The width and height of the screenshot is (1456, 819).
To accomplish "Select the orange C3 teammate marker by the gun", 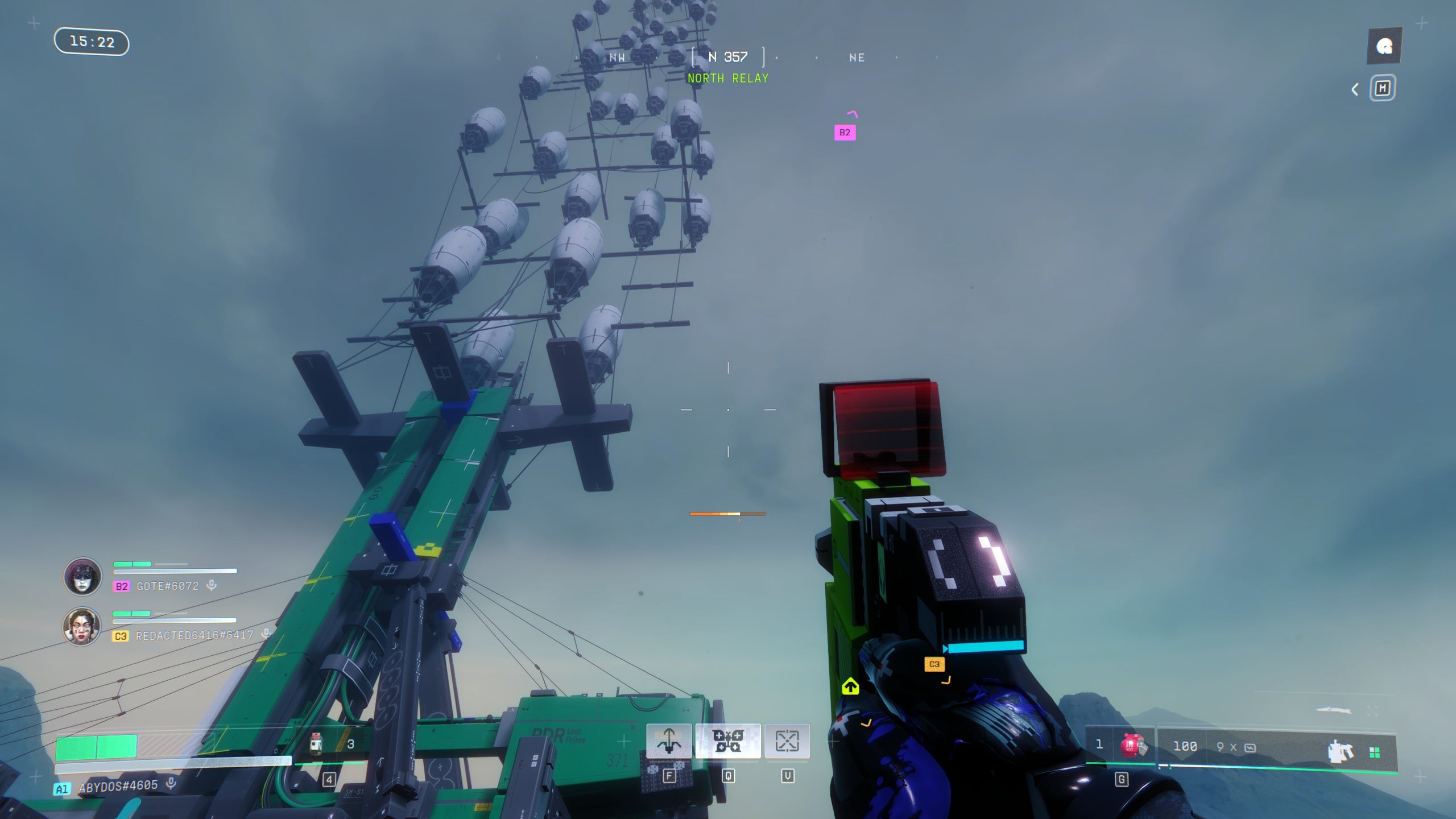I will click(934, 664).
